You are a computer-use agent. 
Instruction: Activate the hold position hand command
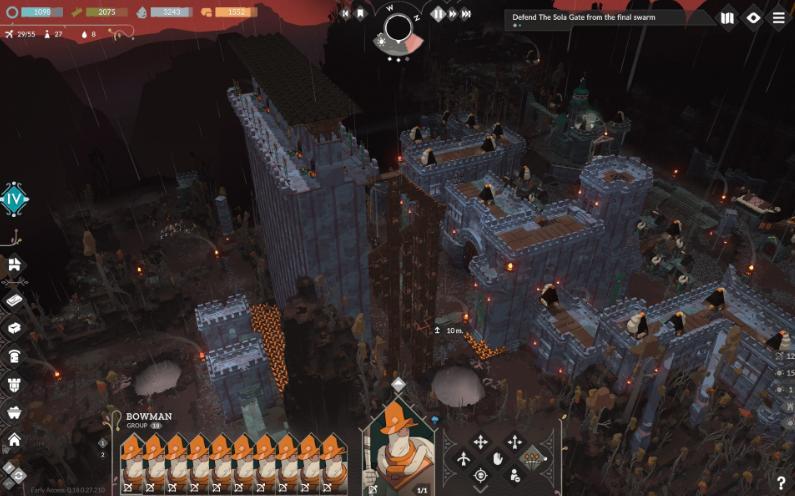click(x=497, y=459)
